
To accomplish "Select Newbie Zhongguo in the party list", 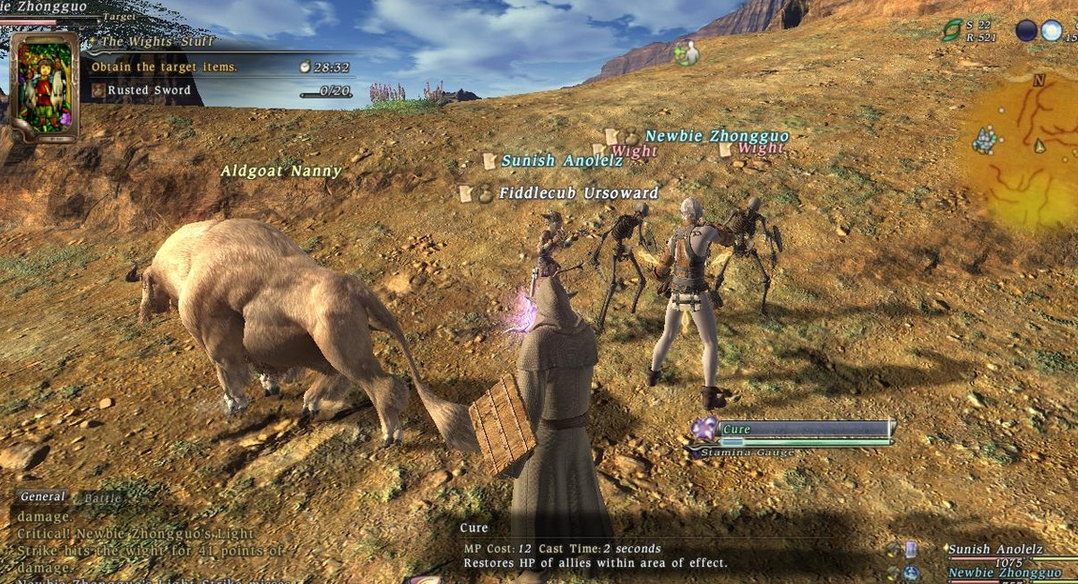I will (x=1003, y=573).
